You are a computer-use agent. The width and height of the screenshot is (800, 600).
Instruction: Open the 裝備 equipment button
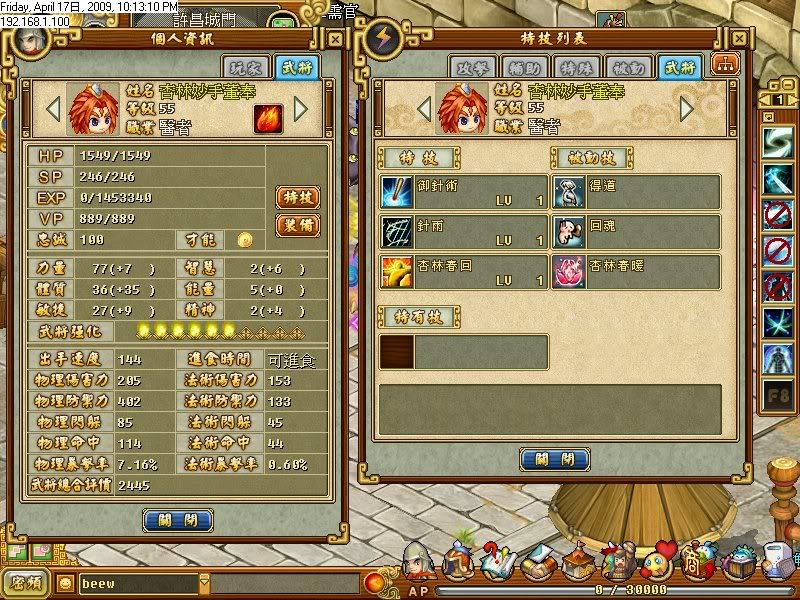click(x=297, y=225)
